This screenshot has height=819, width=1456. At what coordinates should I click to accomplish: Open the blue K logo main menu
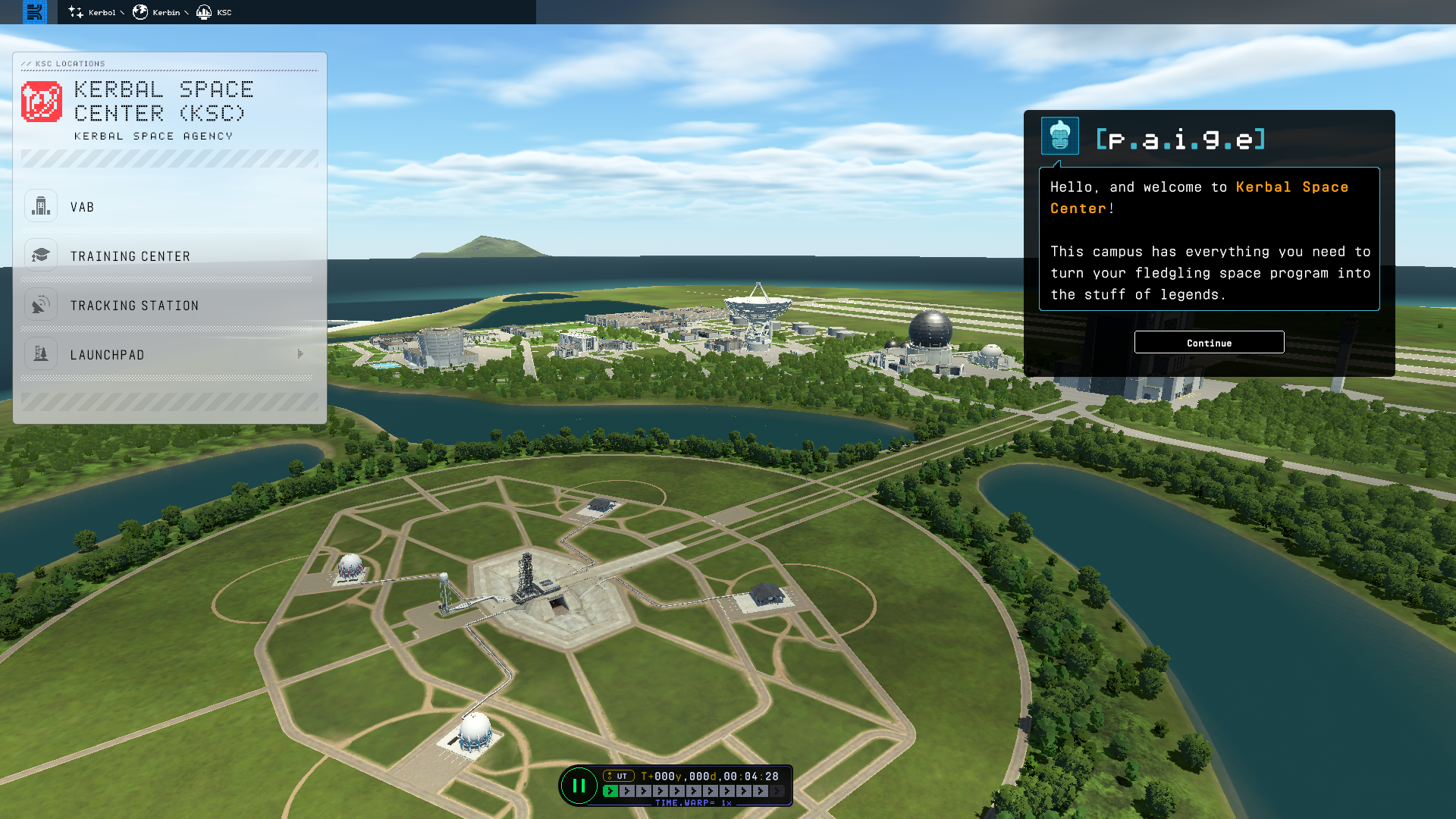[35, 12]
